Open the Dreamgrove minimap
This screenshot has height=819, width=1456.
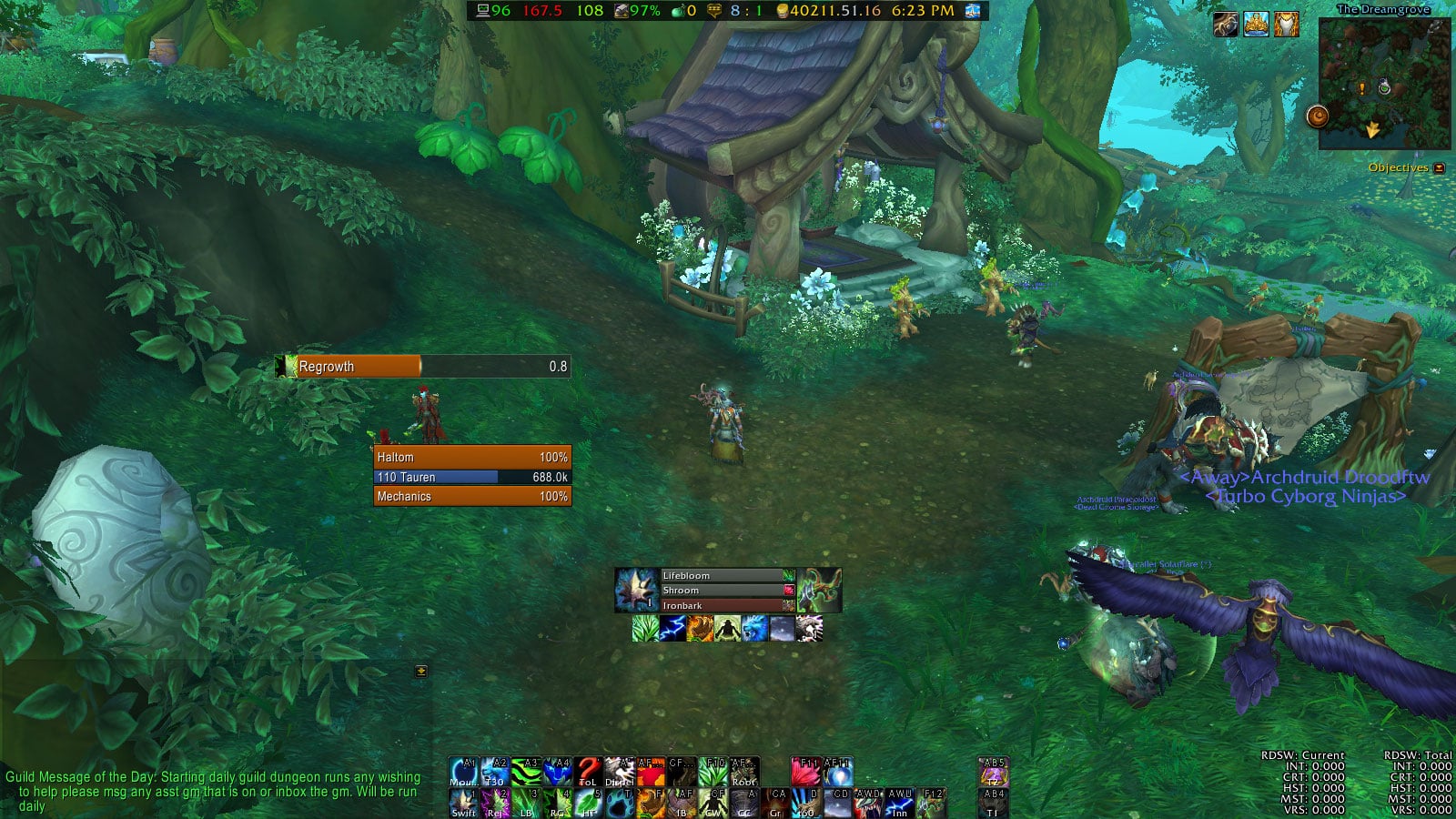(x=1384, y=84)
